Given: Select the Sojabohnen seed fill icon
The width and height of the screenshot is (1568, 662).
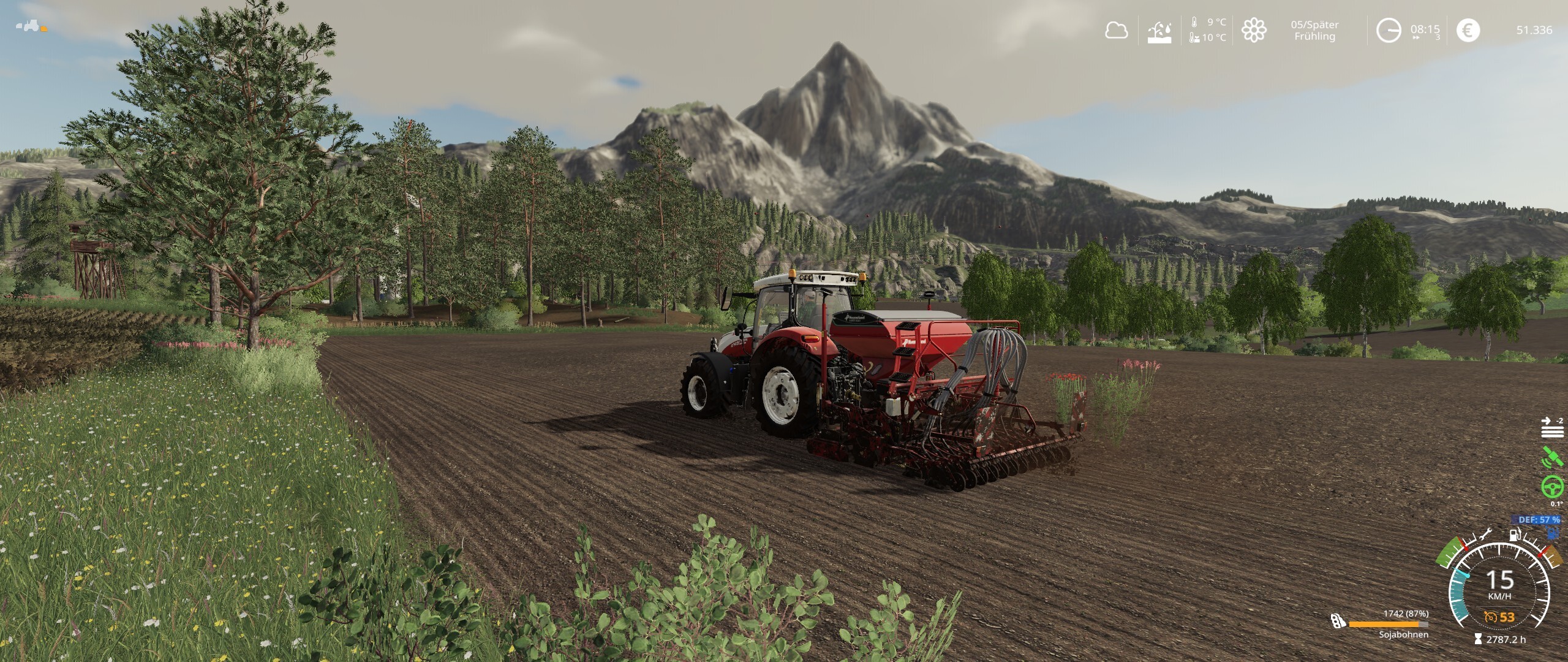Looking at the screenshot, I should 1338,622.
